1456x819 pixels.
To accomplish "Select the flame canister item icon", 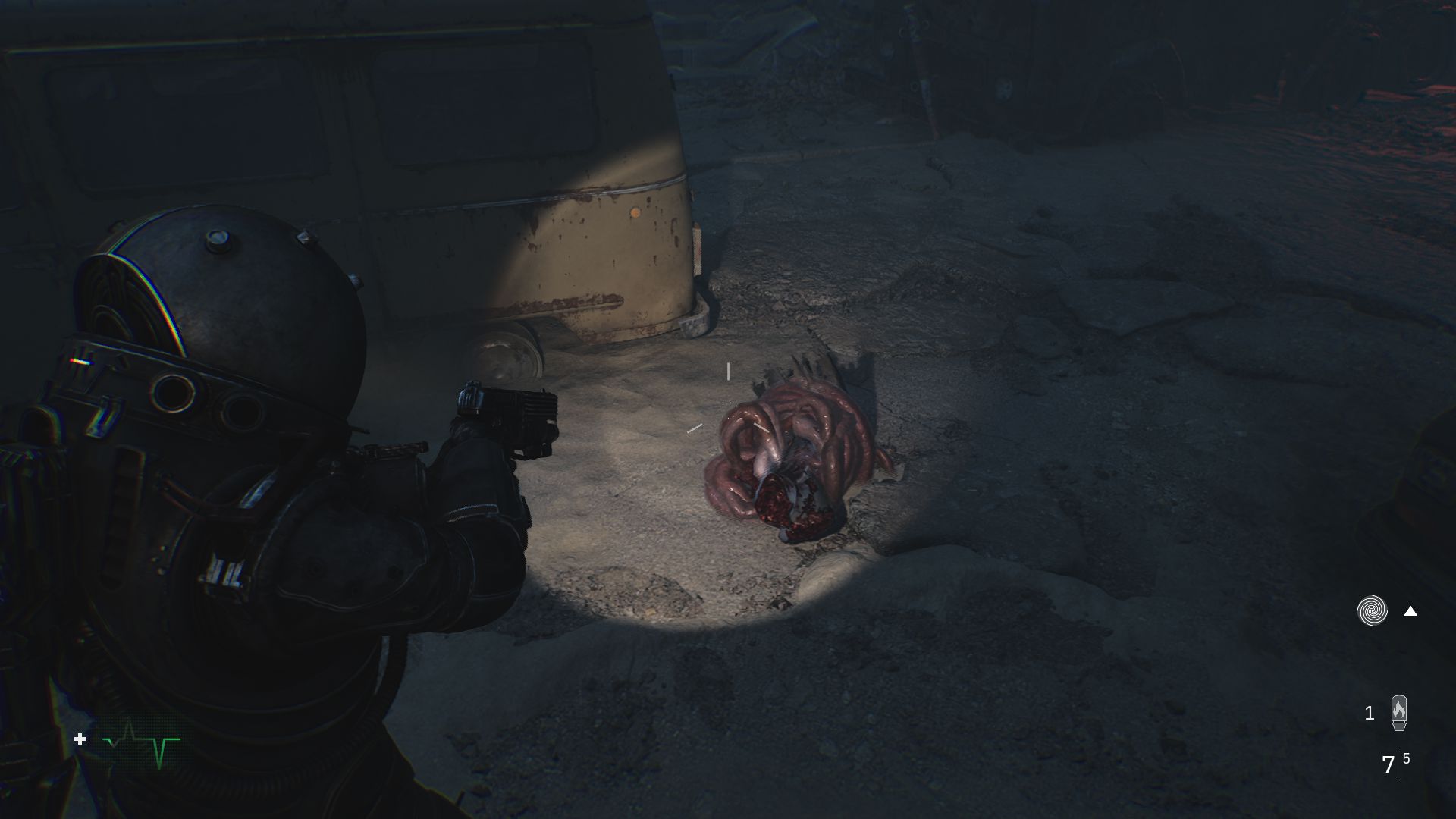I will pos(1399,713).
